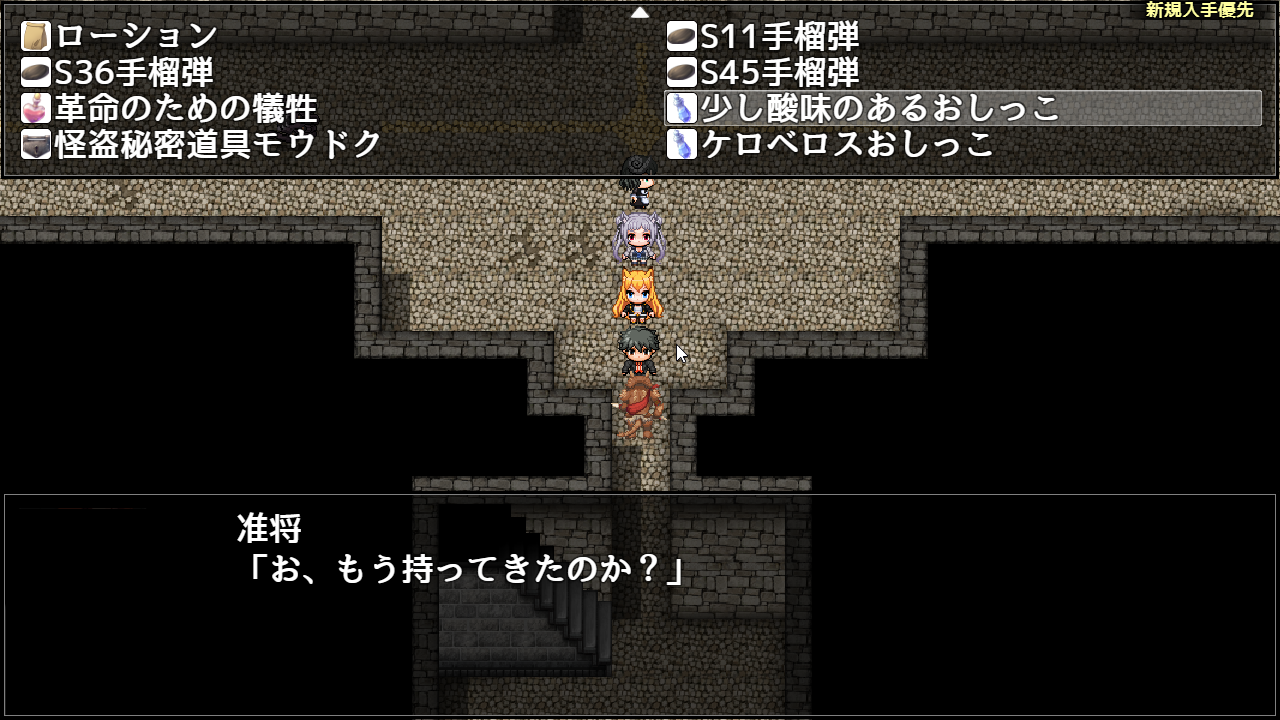Choose the S36手榴弾 grenade entry
This screenshot has height=720, width=1280.
(134, 73)
